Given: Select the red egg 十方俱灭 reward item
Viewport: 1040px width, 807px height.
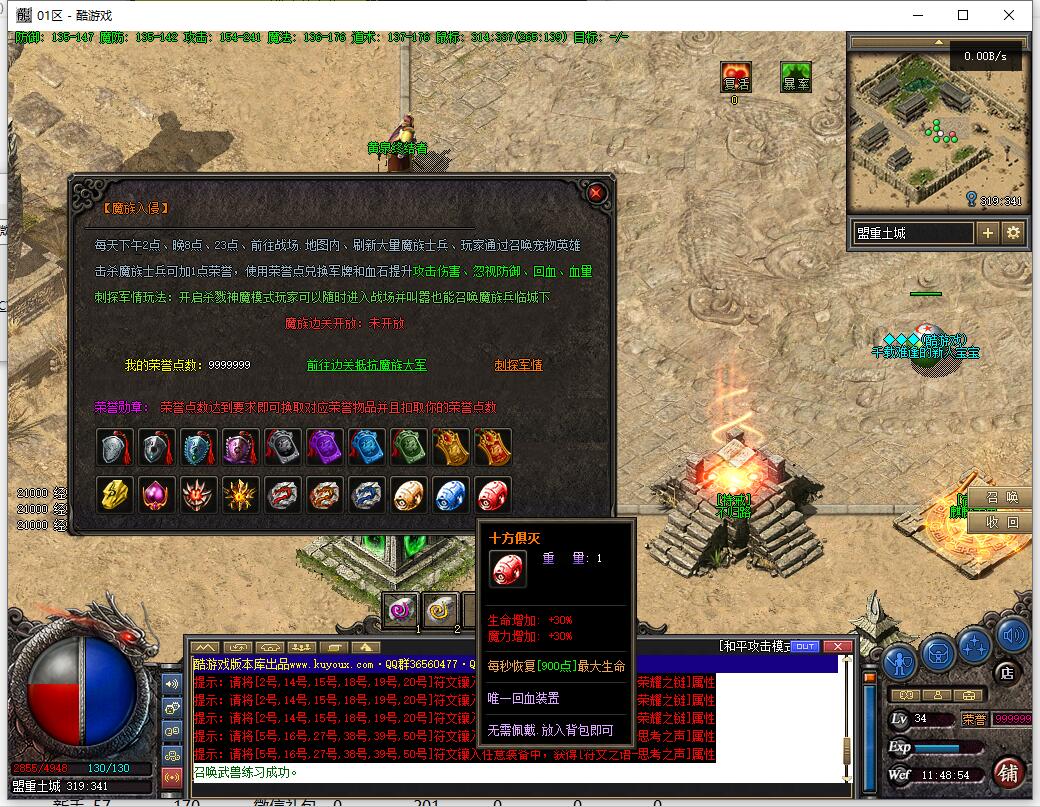Looking at the screenshot, I should [x=493, y=495].
